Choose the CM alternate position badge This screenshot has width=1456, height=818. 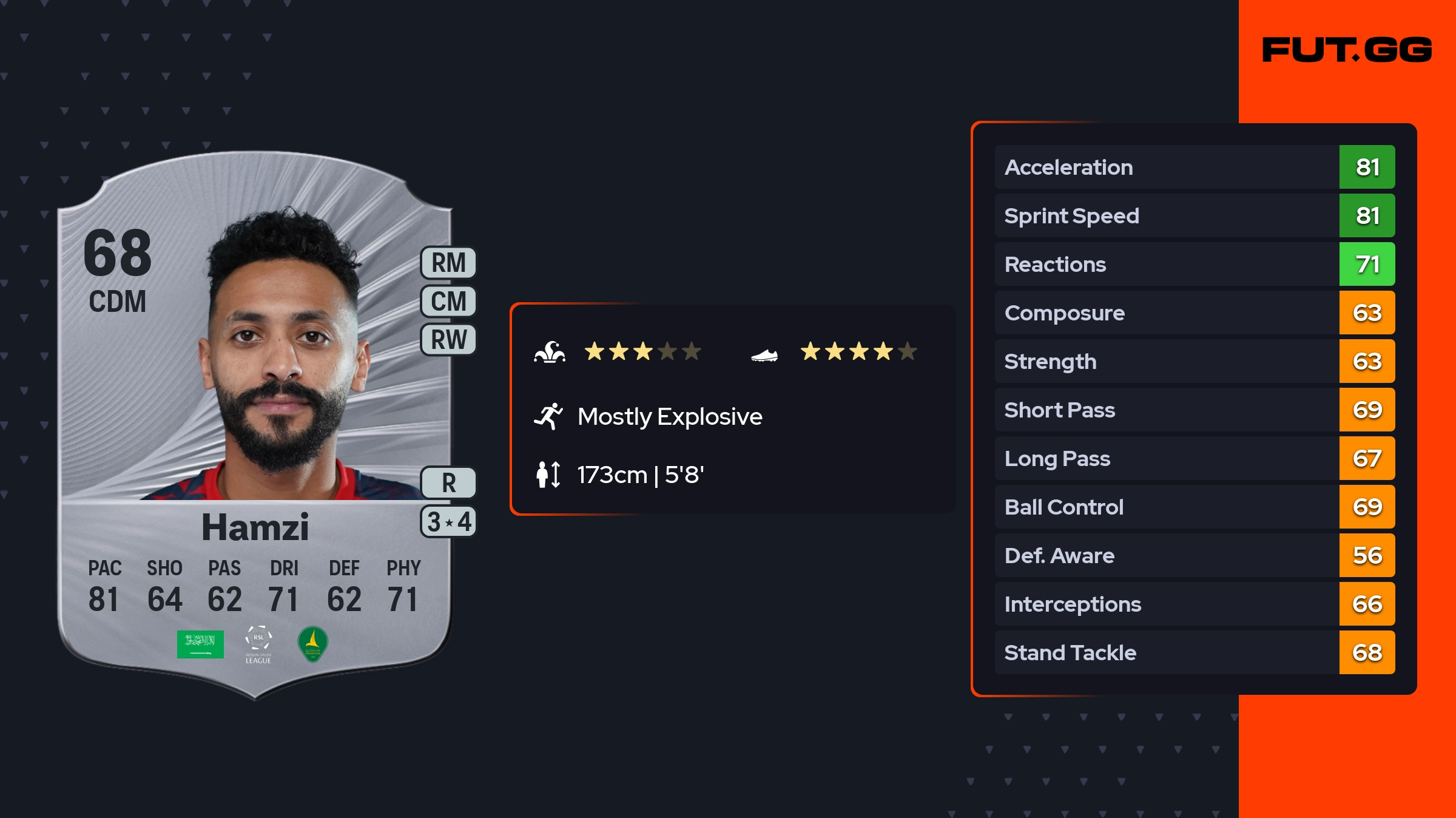[x=448, y=302]
